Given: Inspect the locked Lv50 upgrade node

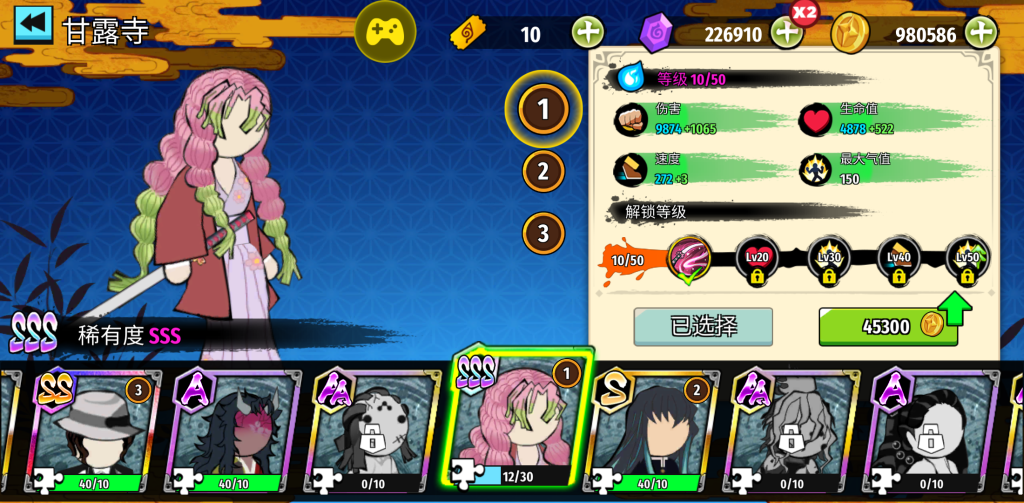Looking at the screenshot, I should click(x=967, y=260).
